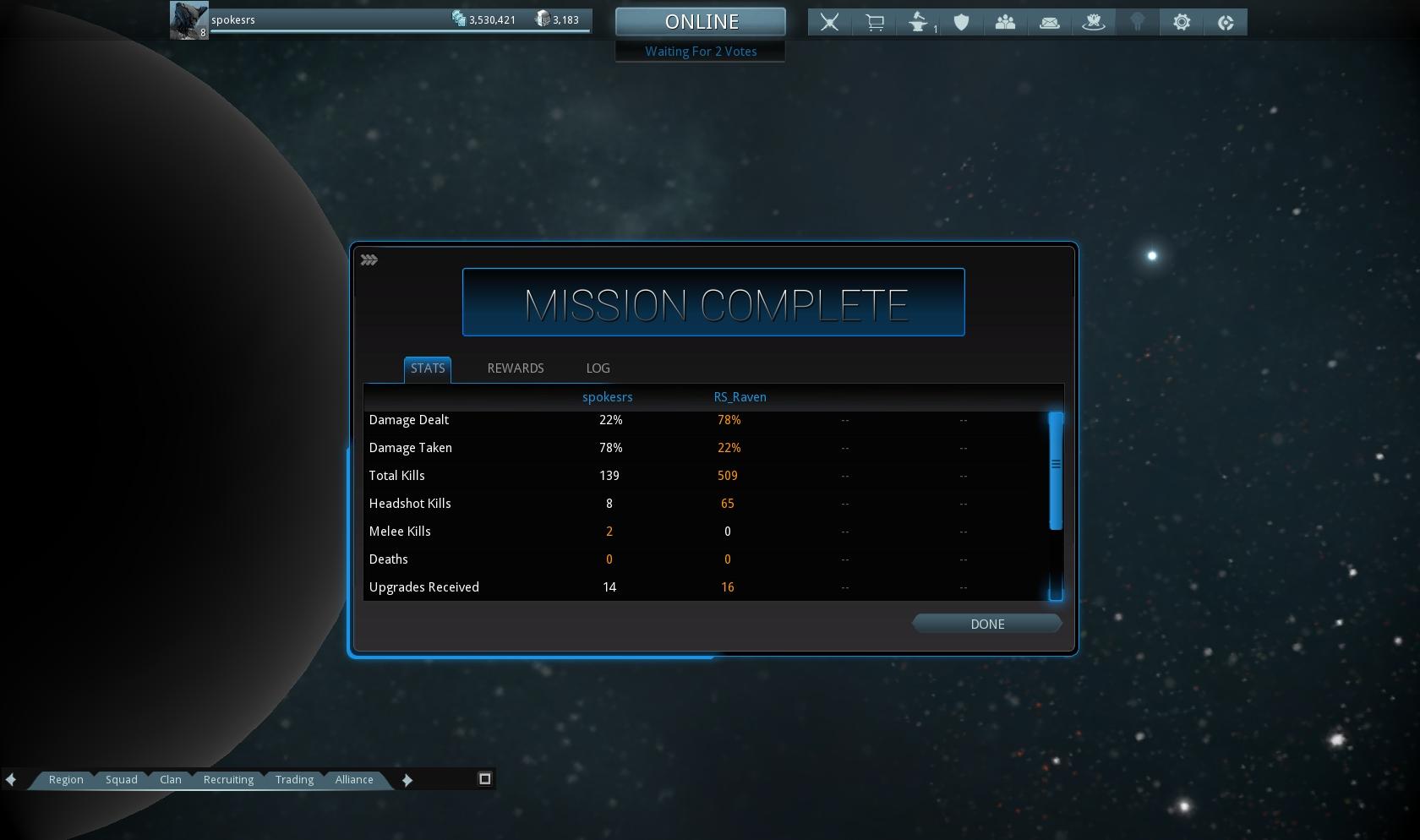Viewport: 1420px width, 840px height.
Task: Open the foundry anvil icon
Action: click(x=919, y=23)
